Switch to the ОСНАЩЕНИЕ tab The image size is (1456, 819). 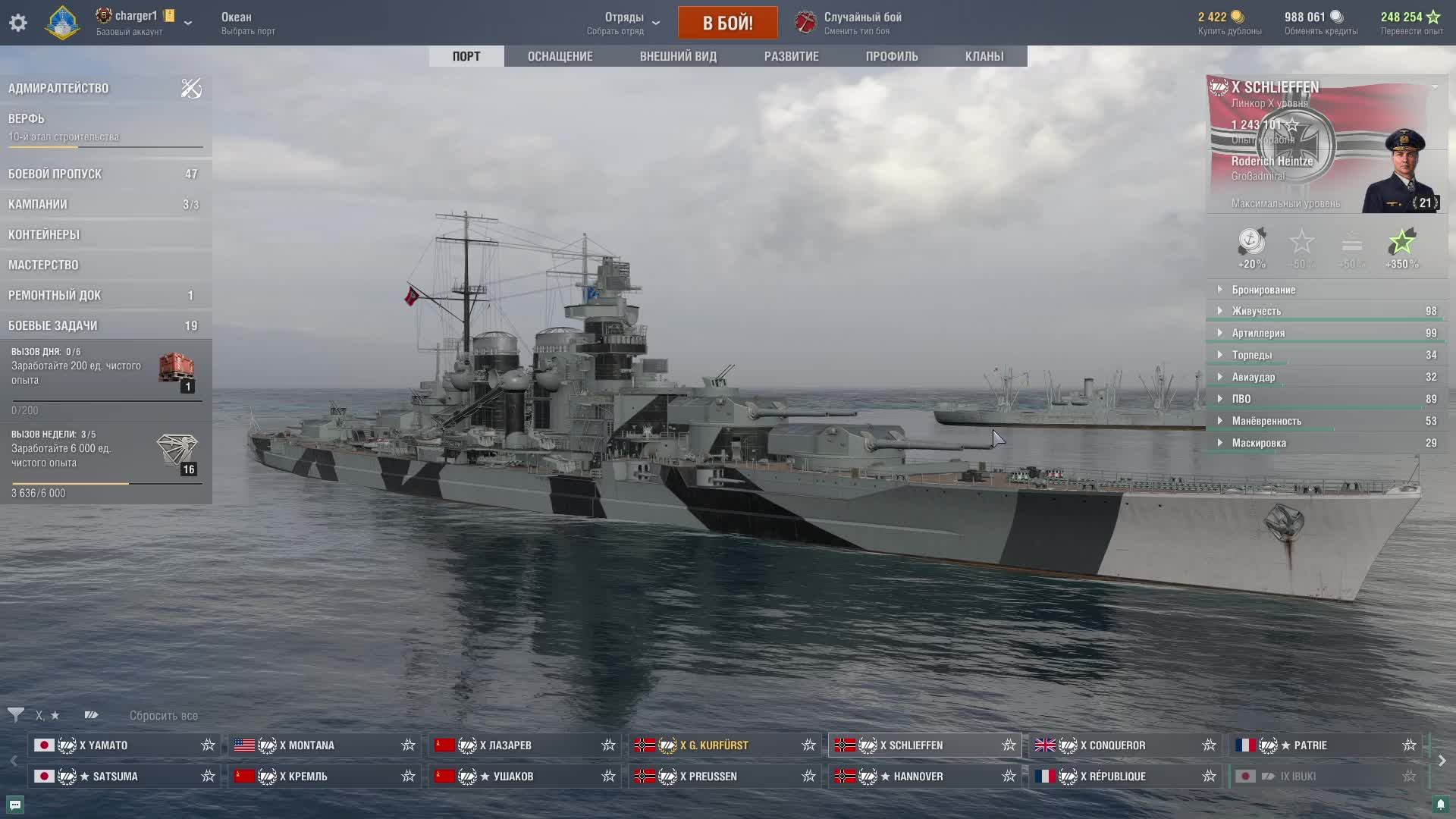coord(560,56)
